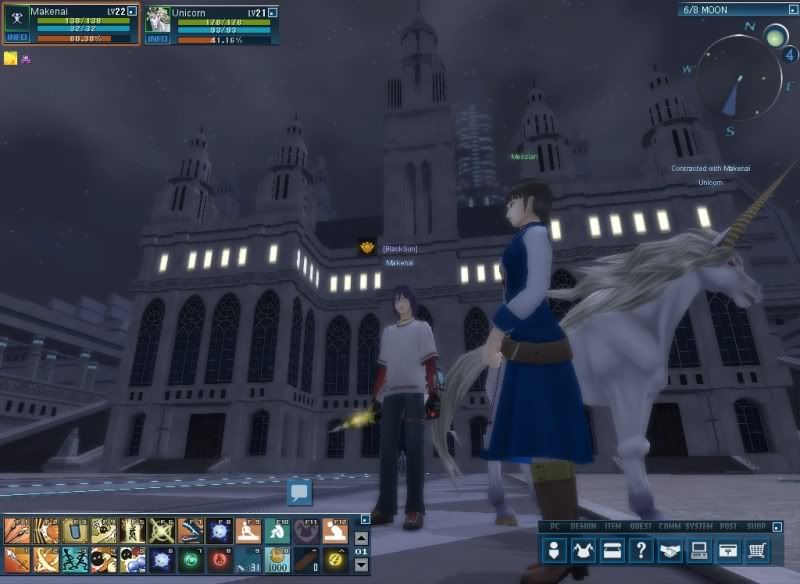Open the Post mailbox menu

(x=729, y=549)
